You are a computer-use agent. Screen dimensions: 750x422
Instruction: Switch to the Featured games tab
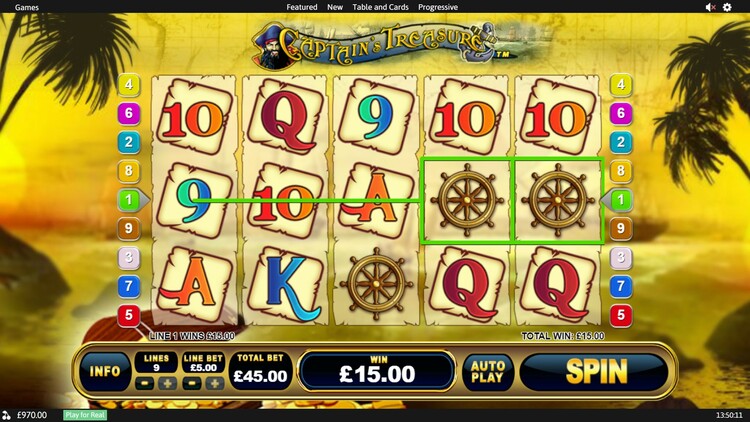tap(302, 7)
